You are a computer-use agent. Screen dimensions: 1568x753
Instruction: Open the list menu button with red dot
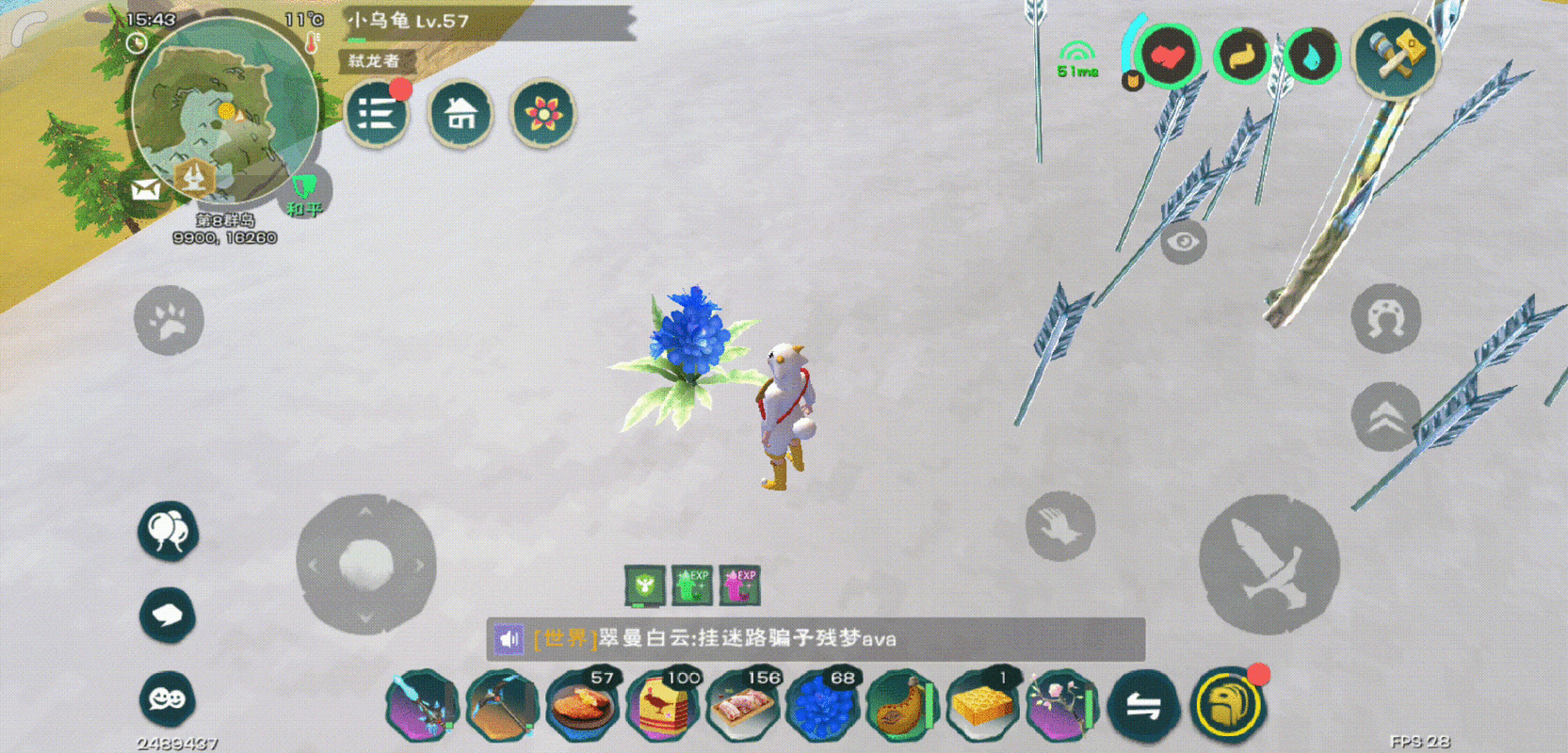pos(377,115)
